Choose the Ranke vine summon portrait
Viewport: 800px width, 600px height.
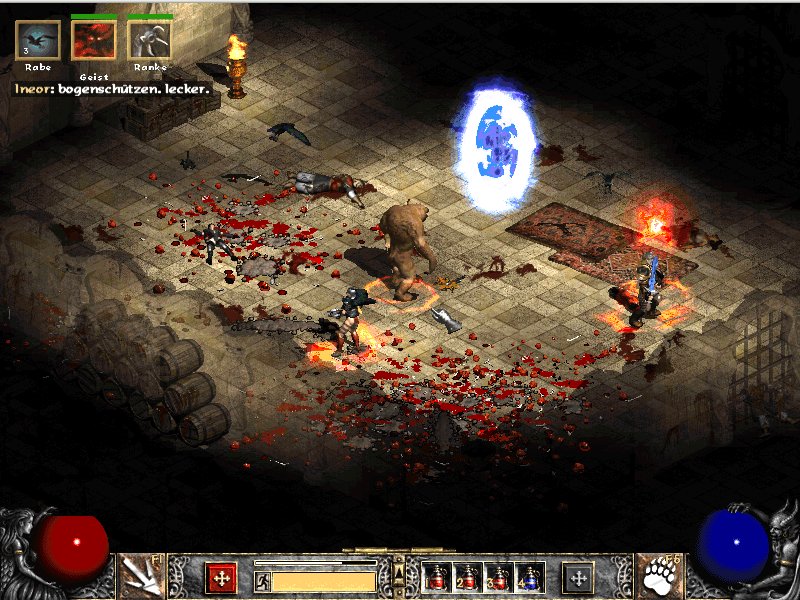click(149, 40)
